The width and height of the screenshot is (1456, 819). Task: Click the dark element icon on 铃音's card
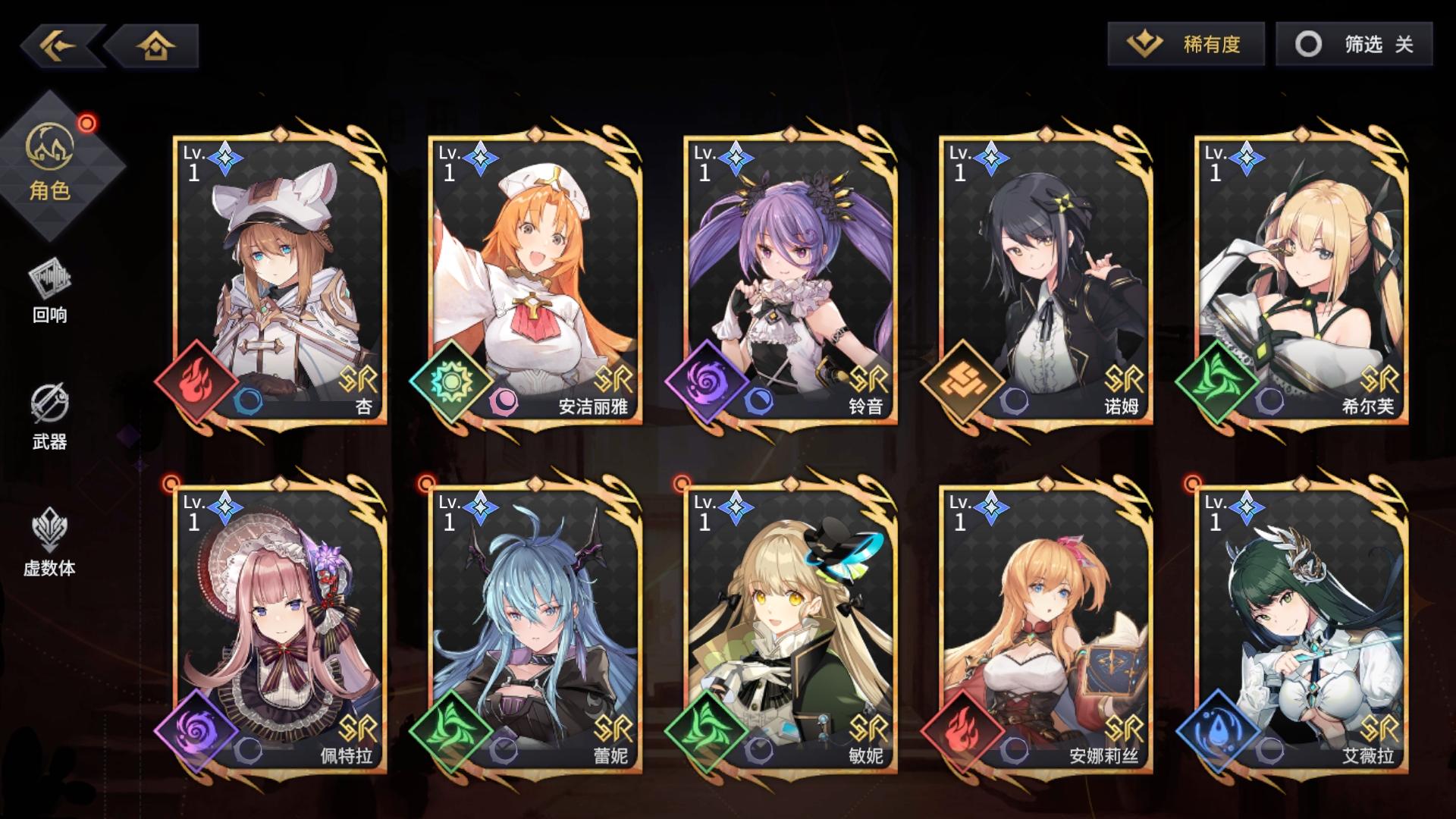tap(705, 382)
